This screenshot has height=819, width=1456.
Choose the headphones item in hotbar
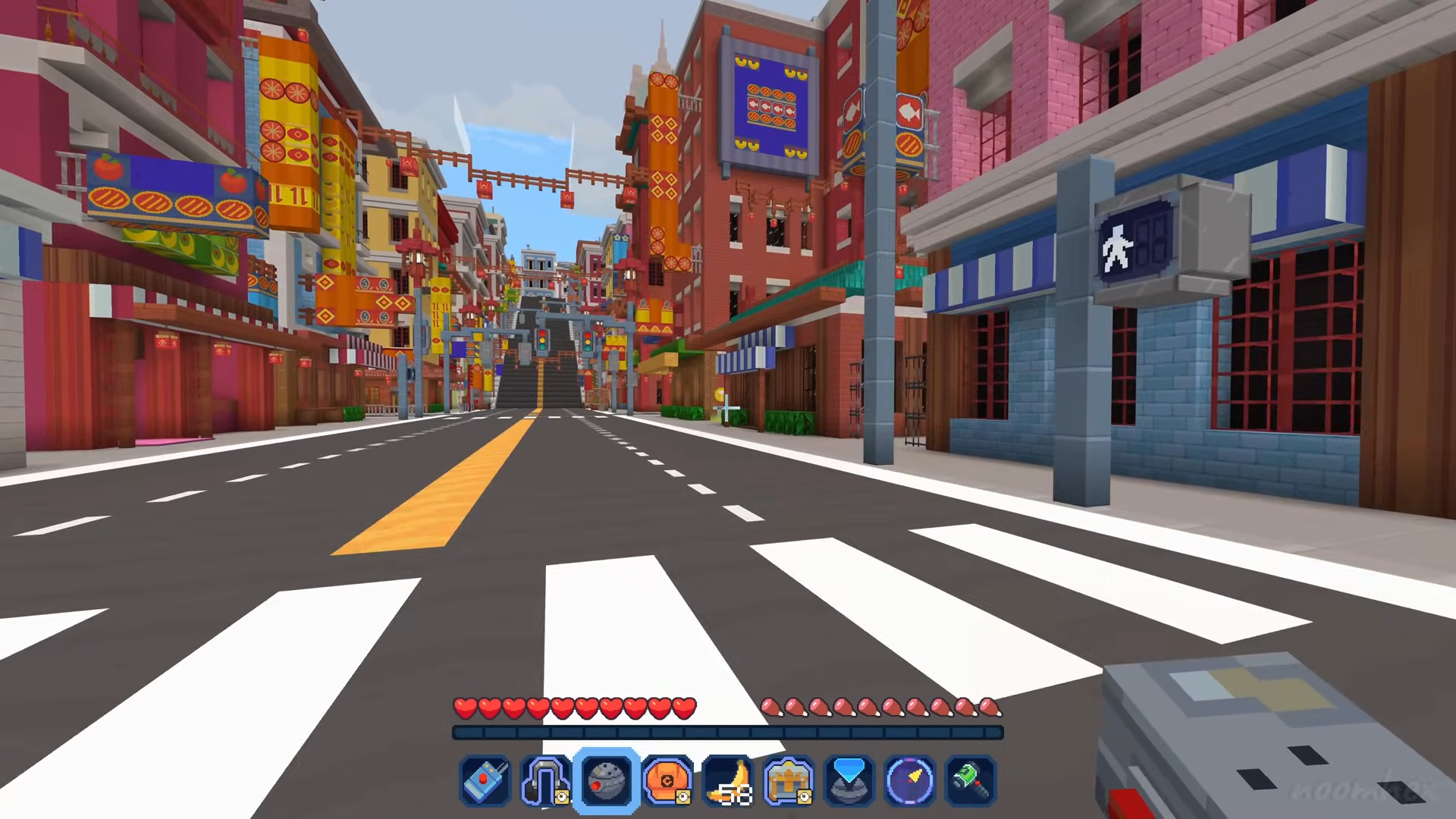pos(545,780)
